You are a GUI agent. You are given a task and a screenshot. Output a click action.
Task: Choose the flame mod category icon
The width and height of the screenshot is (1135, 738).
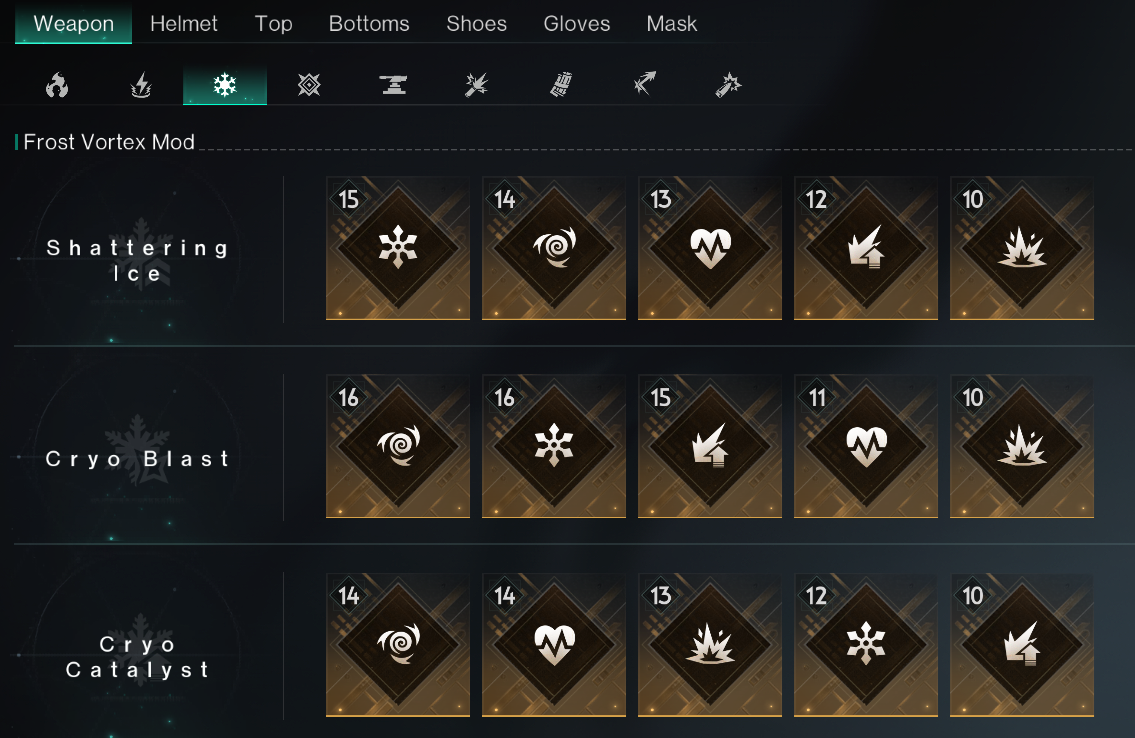[57, 87]
